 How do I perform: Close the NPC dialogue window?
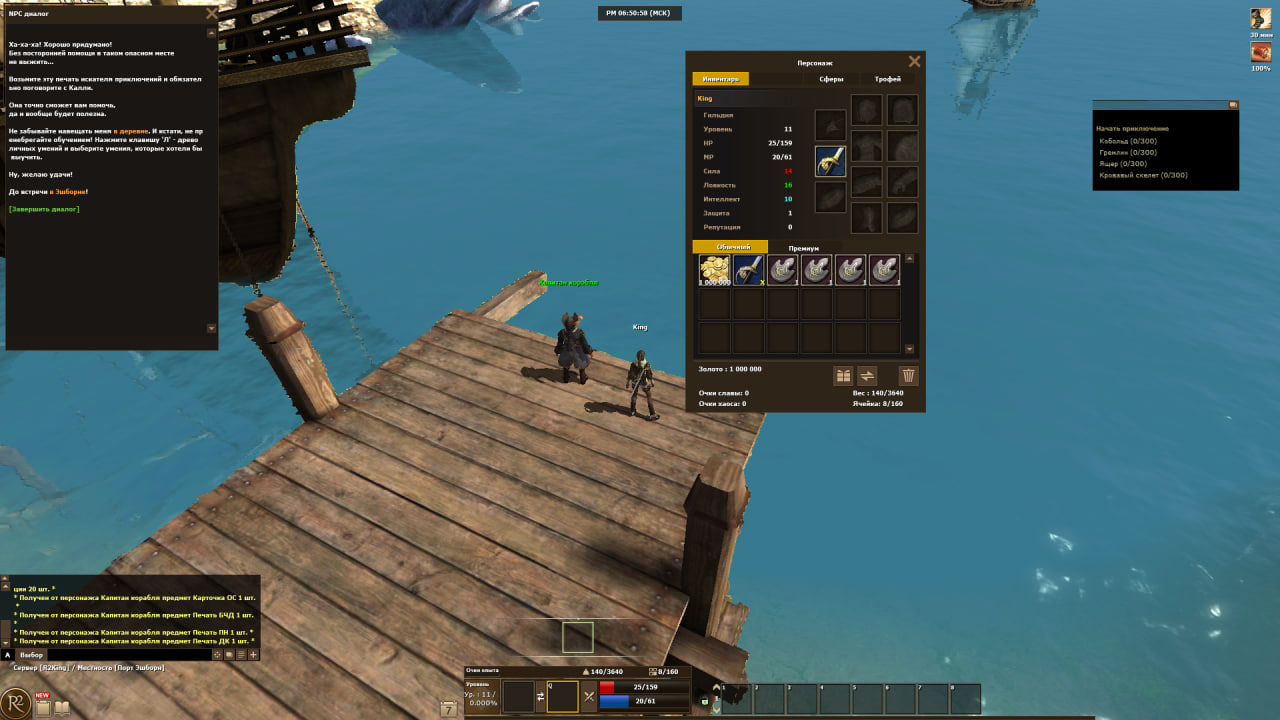click(x=210, y=14)
